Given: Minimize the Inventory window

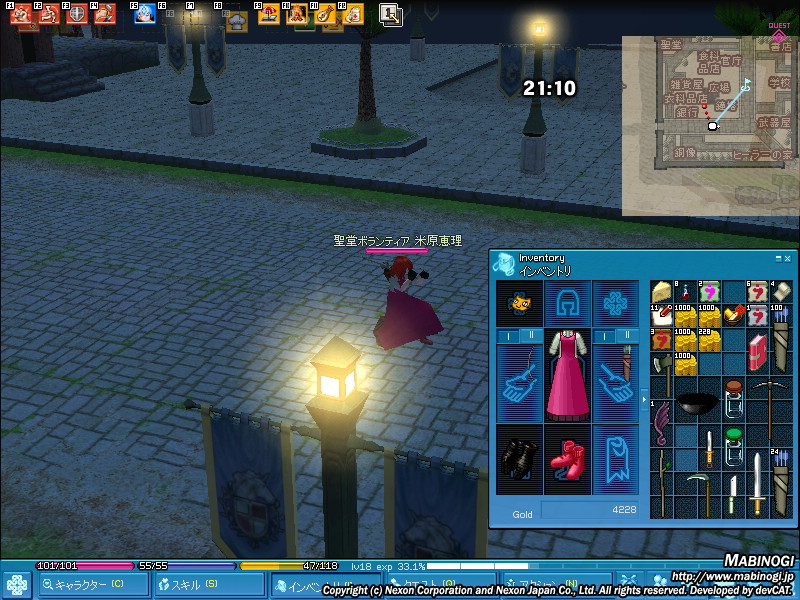Looking at the screenshot, I should [777, 258].
